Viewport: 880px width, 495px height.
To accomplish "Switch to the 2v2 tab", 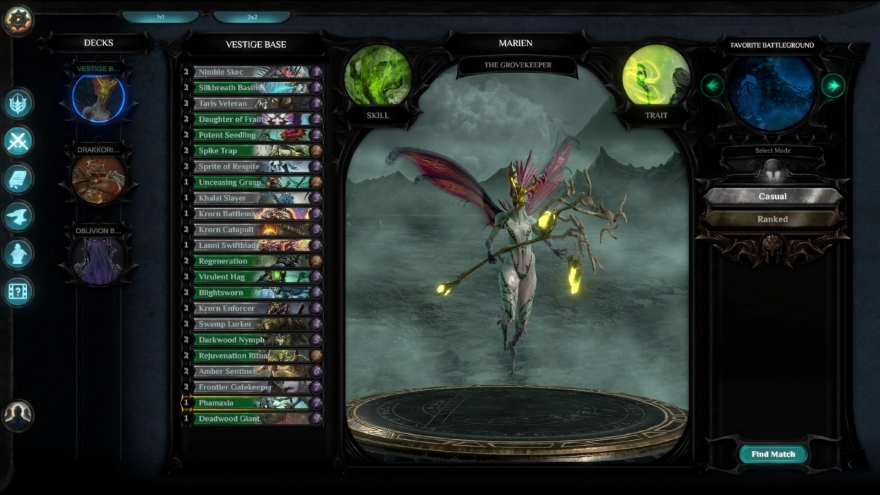I will [x=252, y=17].
